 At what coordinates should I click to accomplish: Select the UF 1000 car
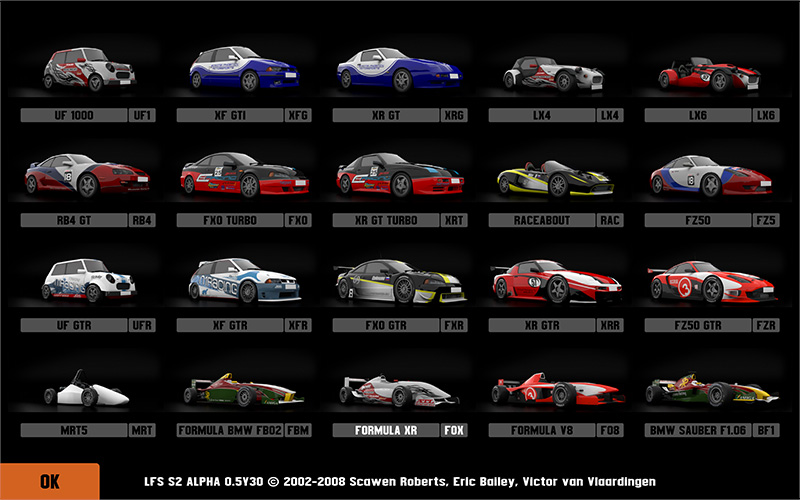point(89,72)
